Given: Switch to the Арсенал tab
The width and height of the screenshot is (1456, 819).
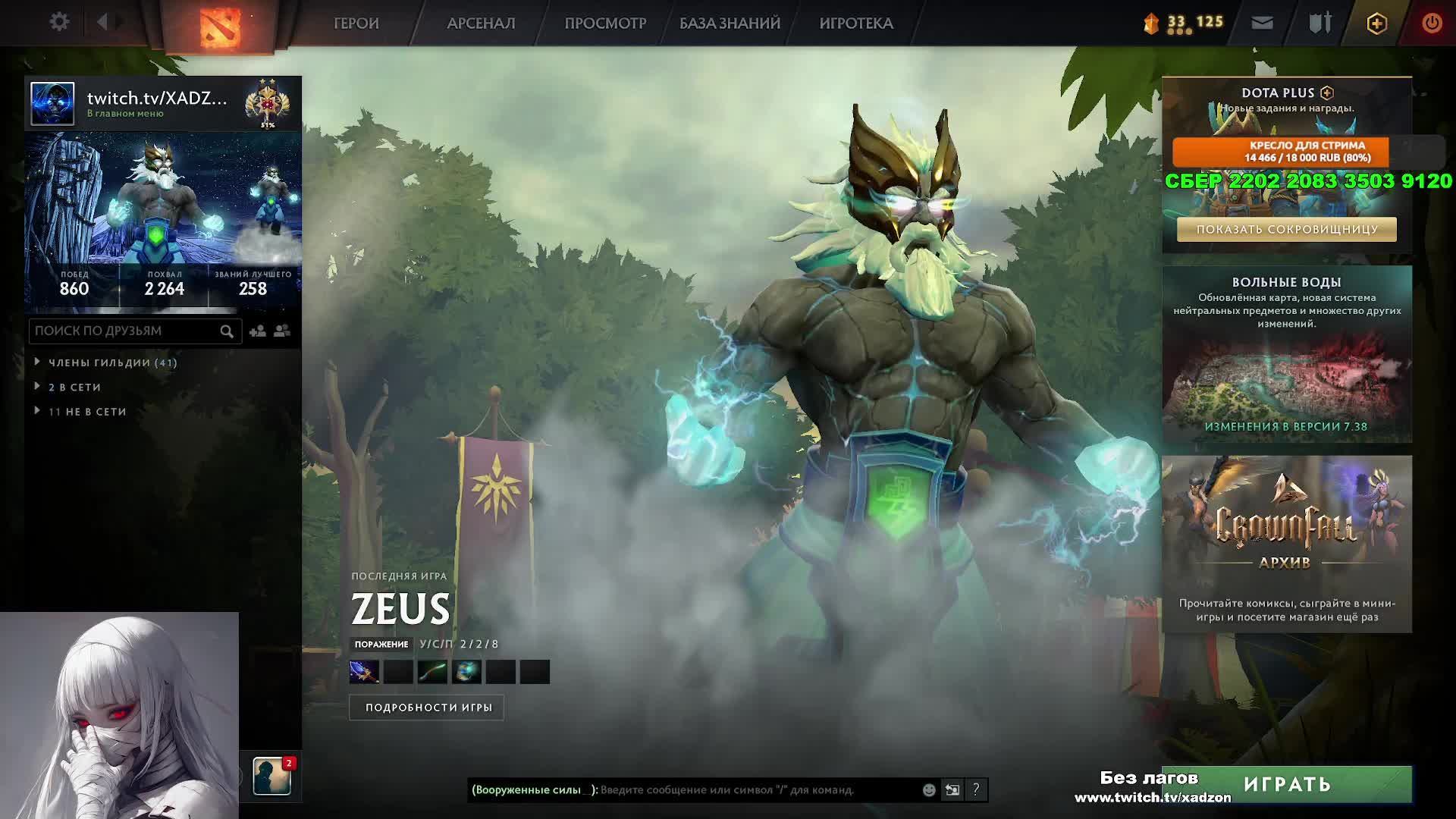Looking at the screenshot, I should pos(481,24).
